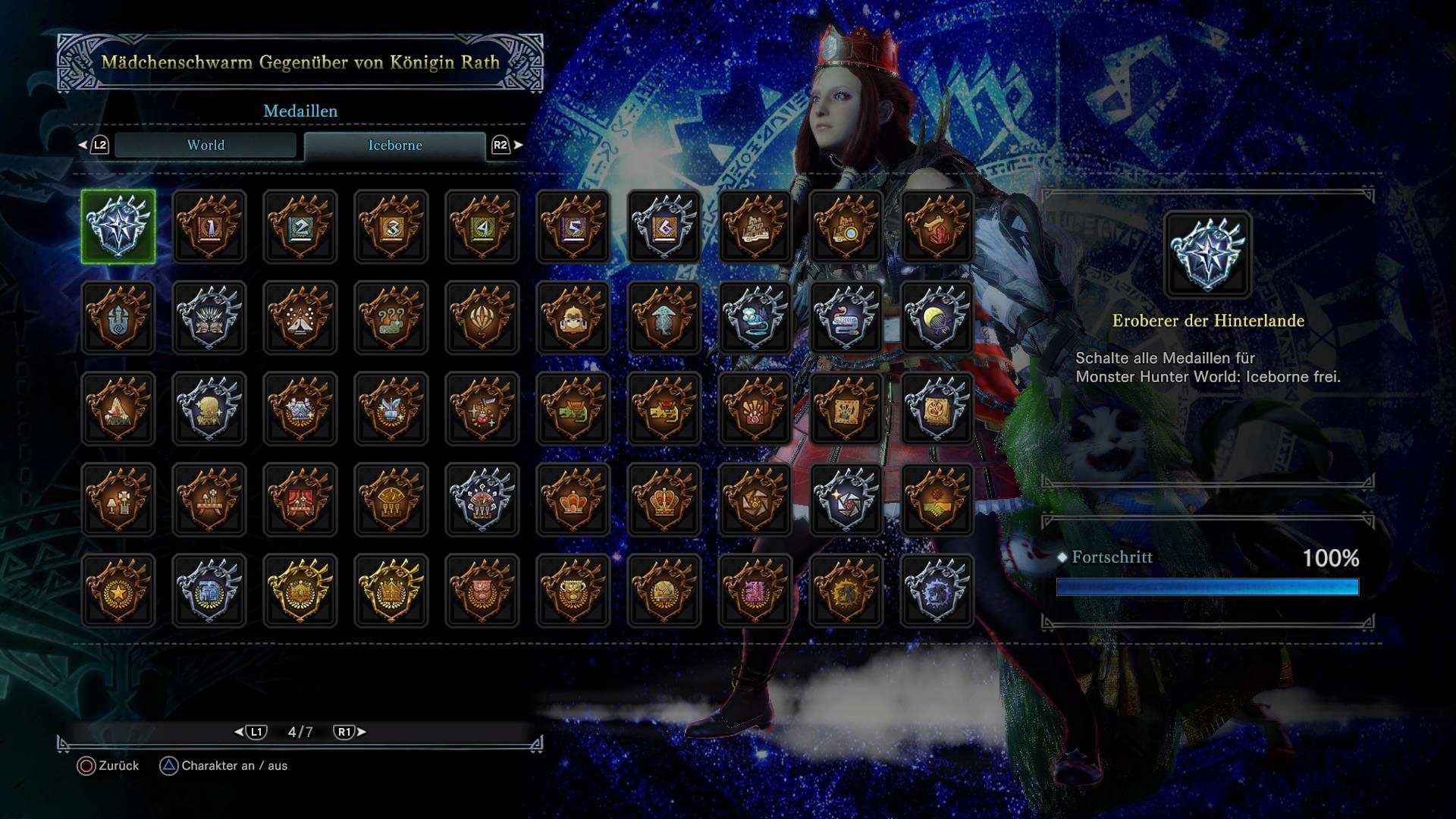Screen dimensions: 1456x819
Task: Pick the bronze medal with gold star wreath
Action: pyautogui.click(x=118, y=591)
